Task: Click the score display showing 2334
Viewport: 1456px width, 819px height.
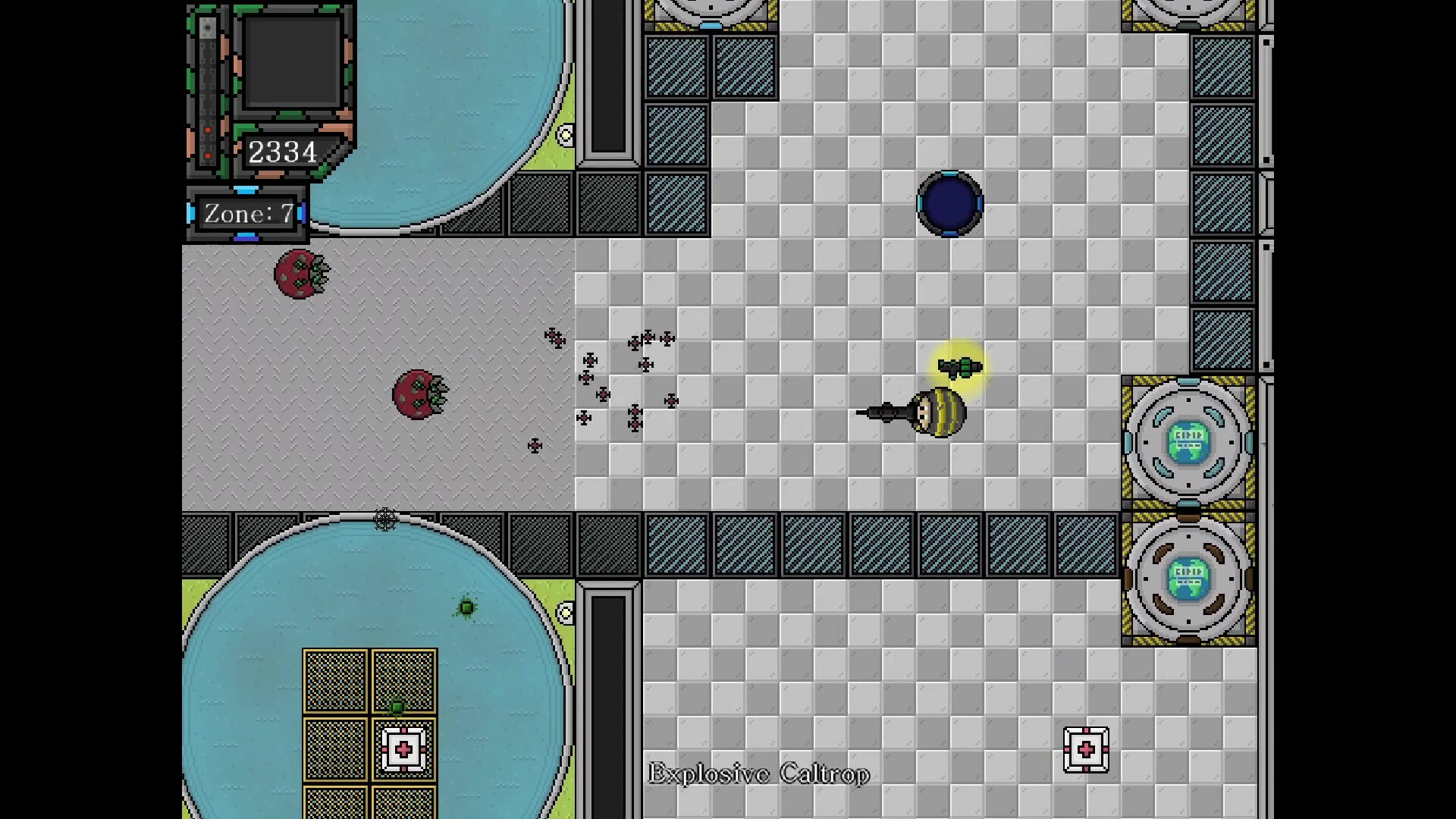Action: 283,151
